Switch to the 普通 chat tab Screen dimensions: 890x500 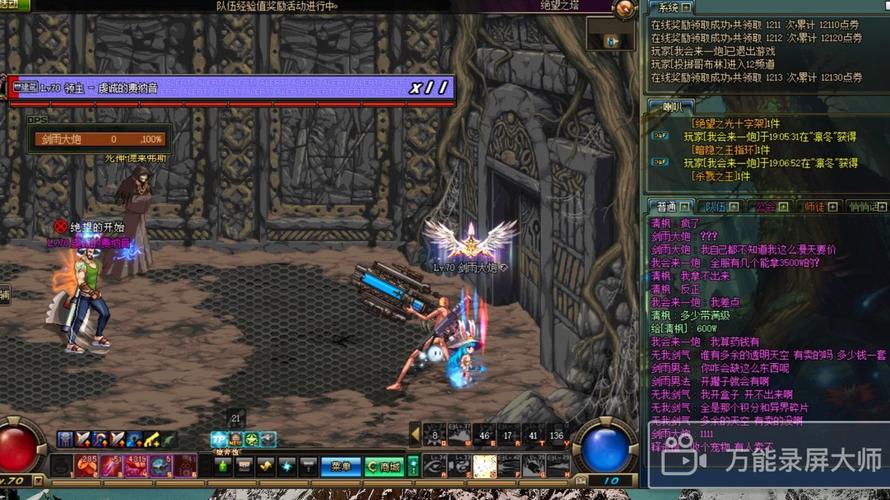[x=668, y=207]
